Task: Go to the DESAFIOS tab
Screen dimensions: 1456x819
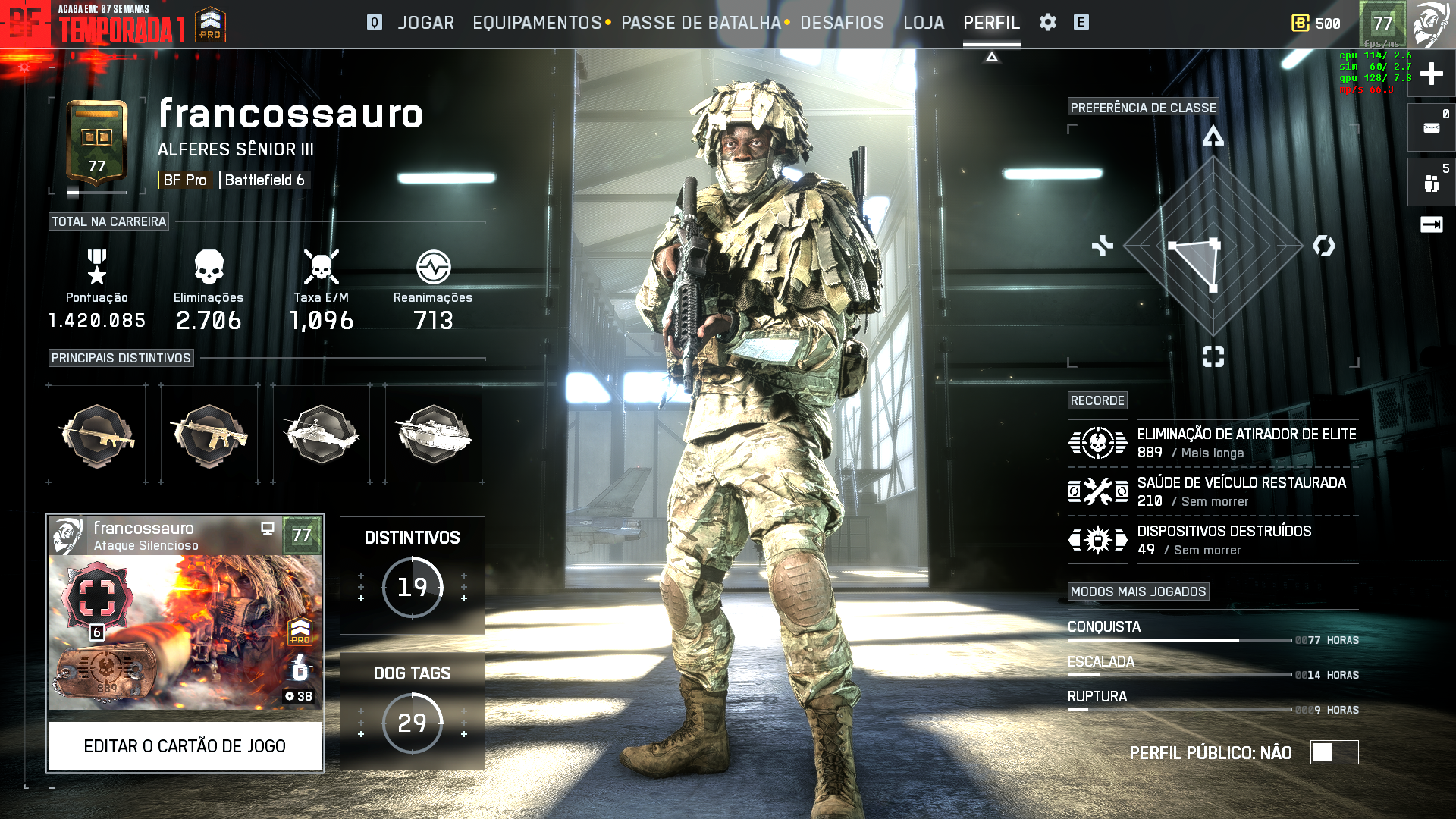Action: pos(842,23)
